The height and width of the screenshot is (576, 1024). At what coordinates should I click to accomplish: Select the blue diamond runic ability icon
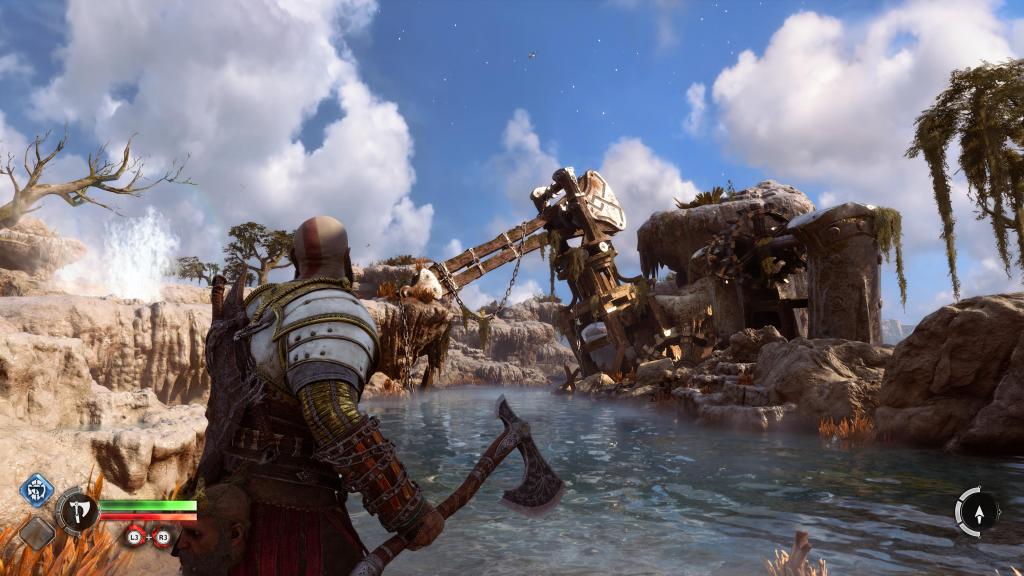coord(37,490)
